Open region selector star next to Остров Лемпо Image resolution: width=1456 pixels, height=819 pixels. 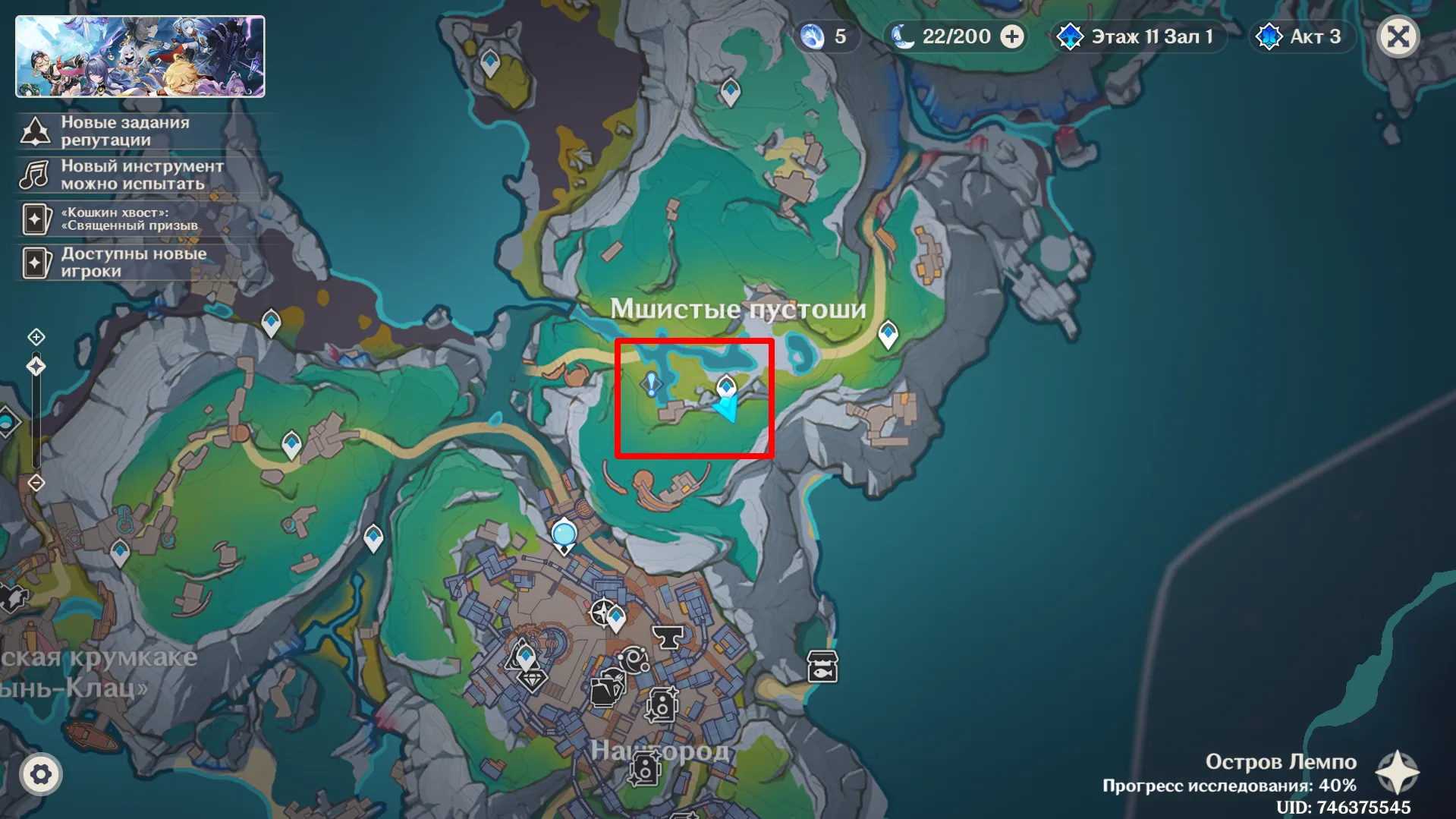pos(1397,773)
